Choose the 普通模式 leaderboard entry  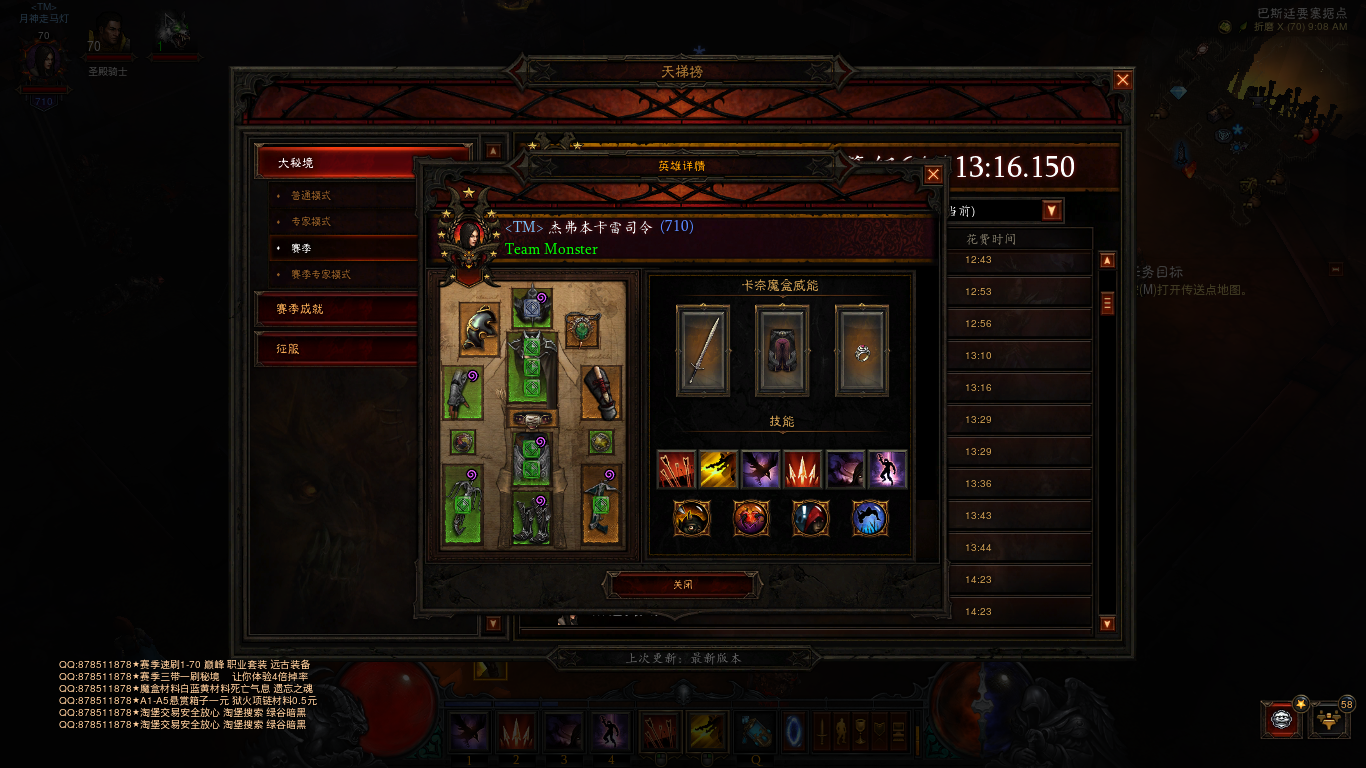tap(340, 196)
